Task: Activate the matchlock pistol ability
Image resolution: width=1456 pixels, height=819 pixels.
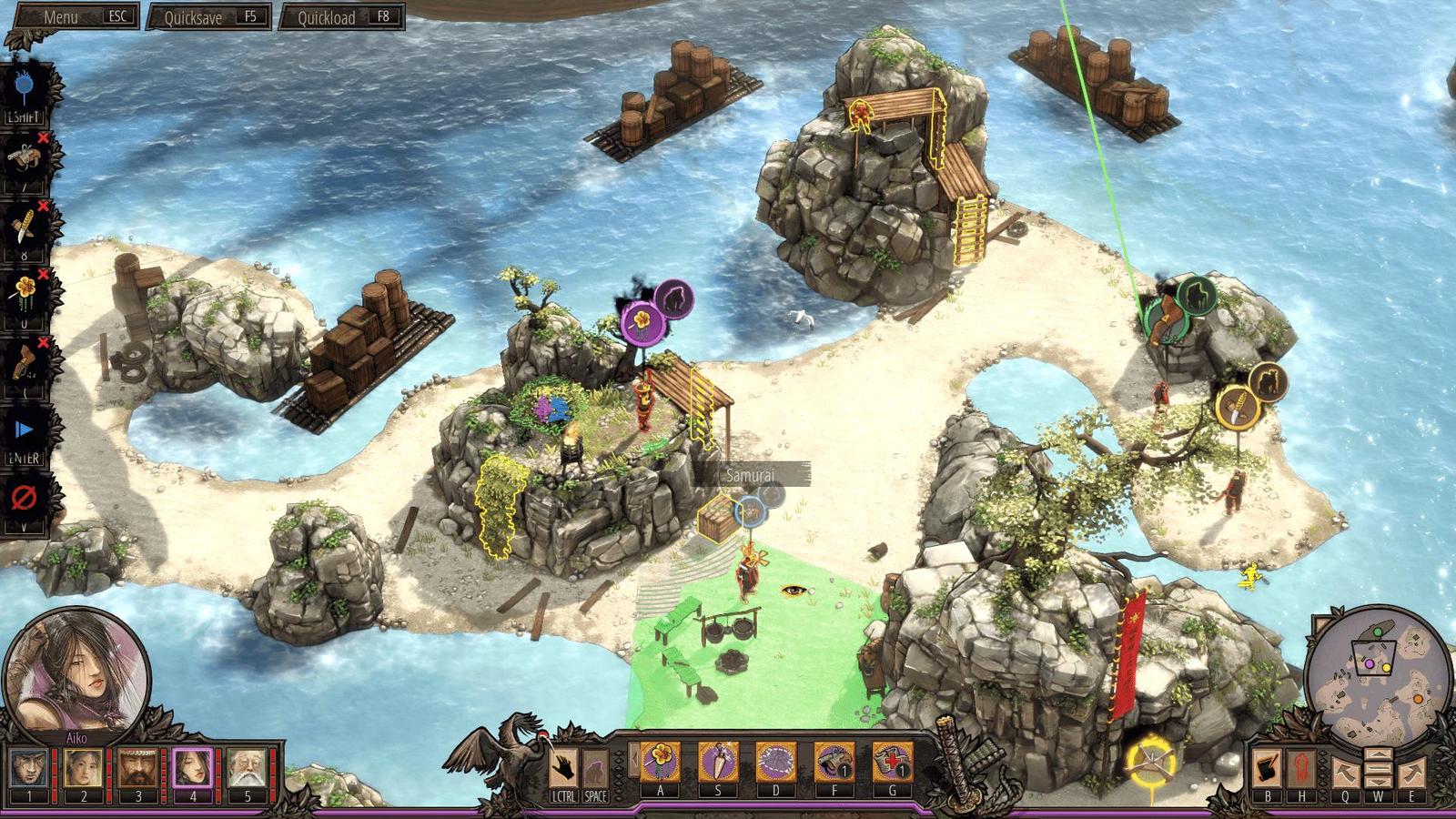Action: click(834, 761)
